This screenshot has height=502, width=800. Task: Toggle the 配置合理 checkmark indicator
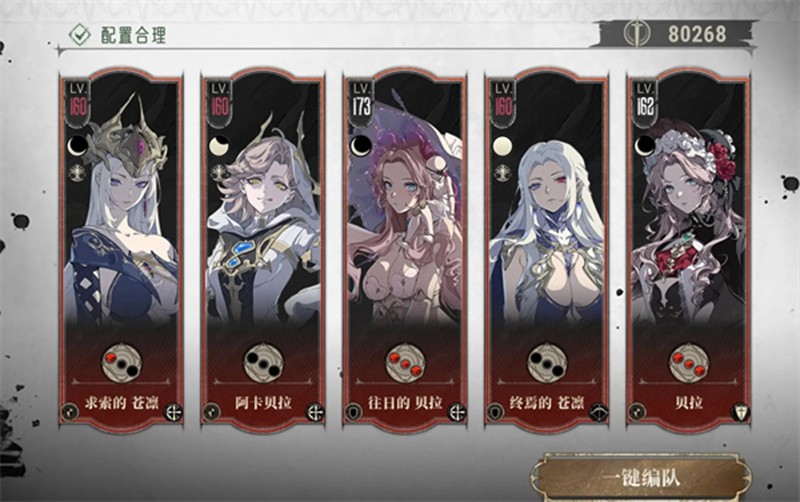click(x=79, y=35)
